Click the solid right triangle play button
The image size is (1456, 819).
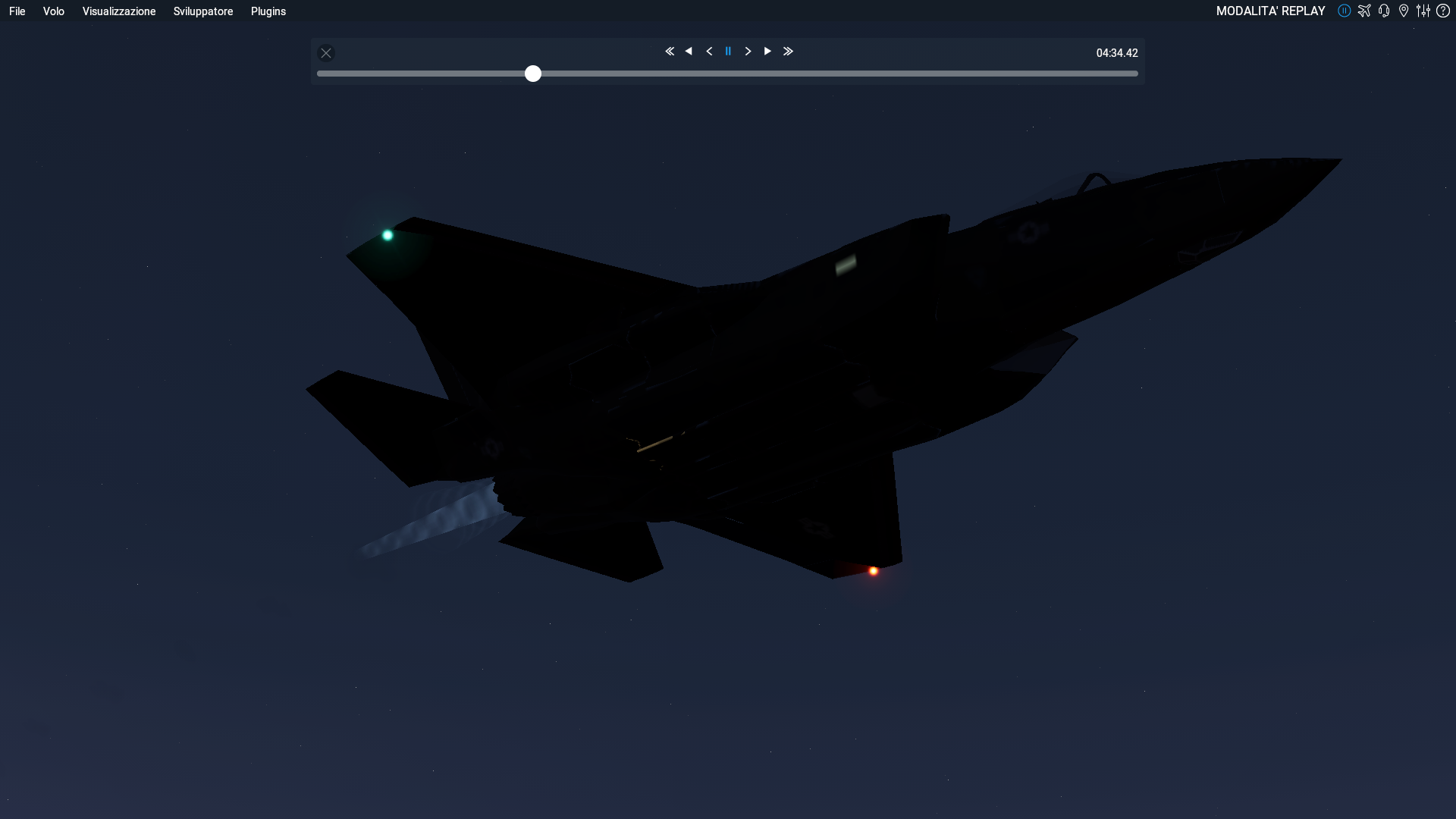coord(767,52)
